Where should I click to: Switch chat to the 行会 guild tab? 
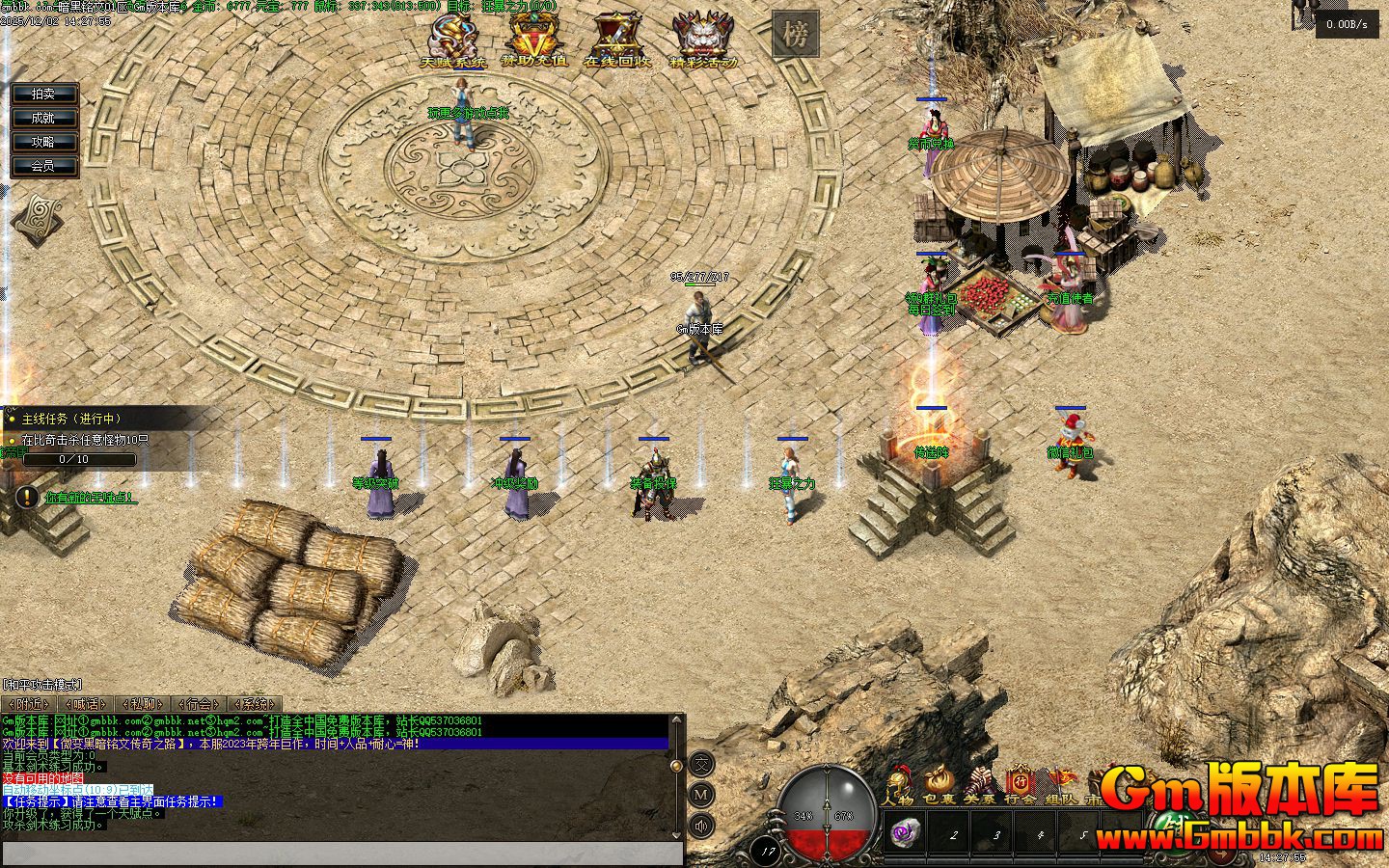pos(199,704)
